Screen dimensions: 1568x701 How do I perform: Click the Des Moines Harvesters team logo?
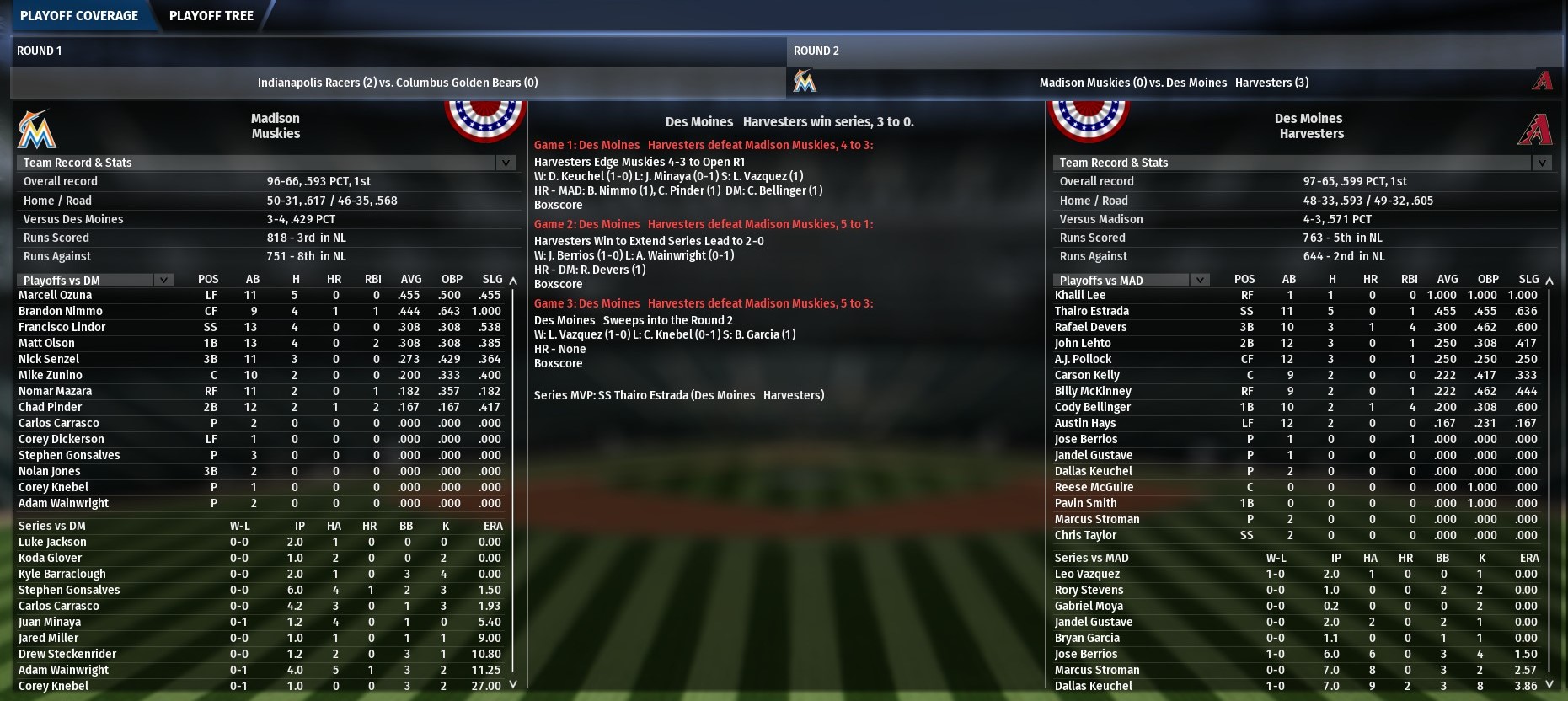pyautogui.click(x=1535, y=129)
